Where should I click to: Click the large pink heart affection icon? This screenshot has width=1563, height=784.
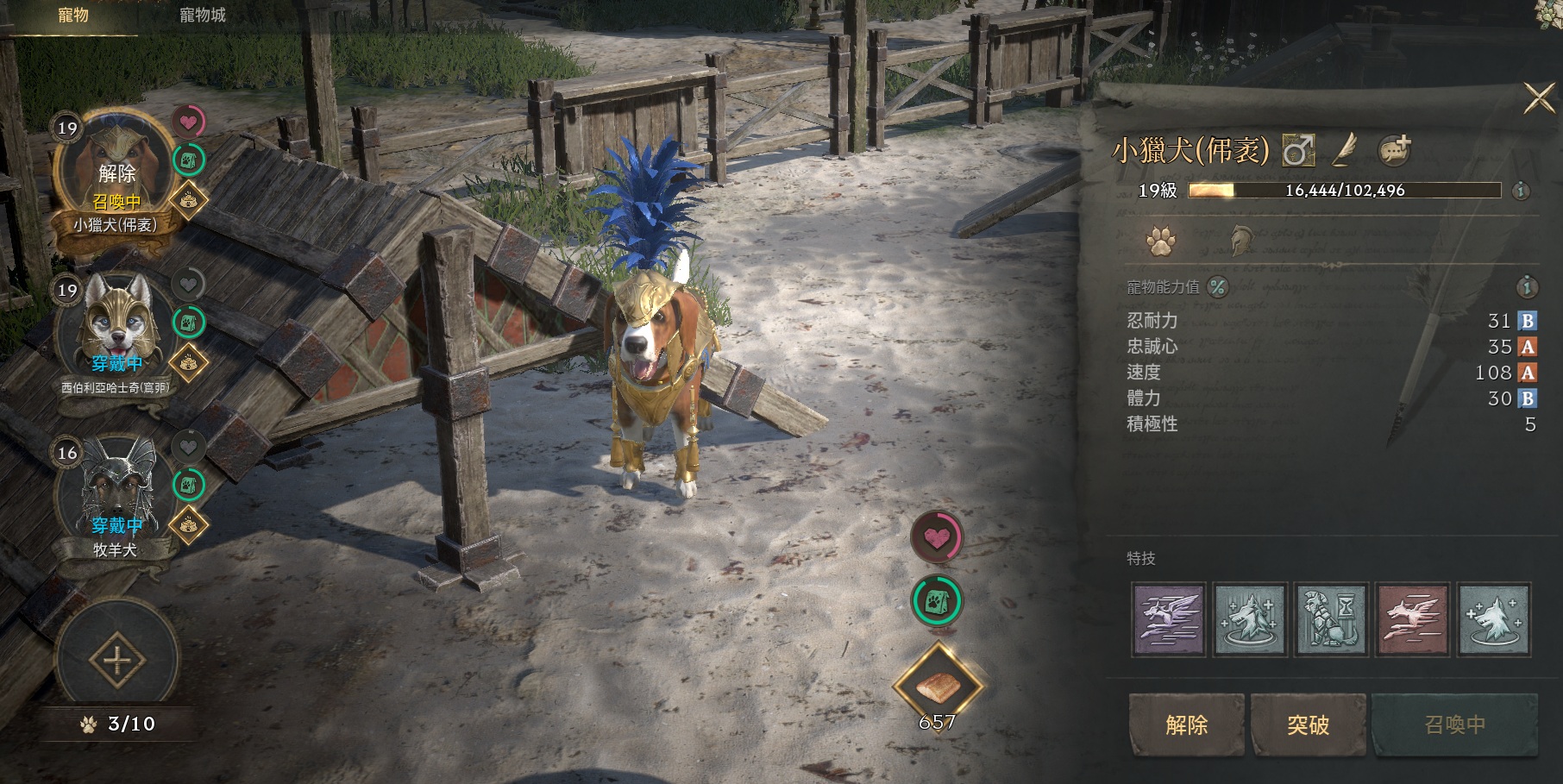click(937, 537)
